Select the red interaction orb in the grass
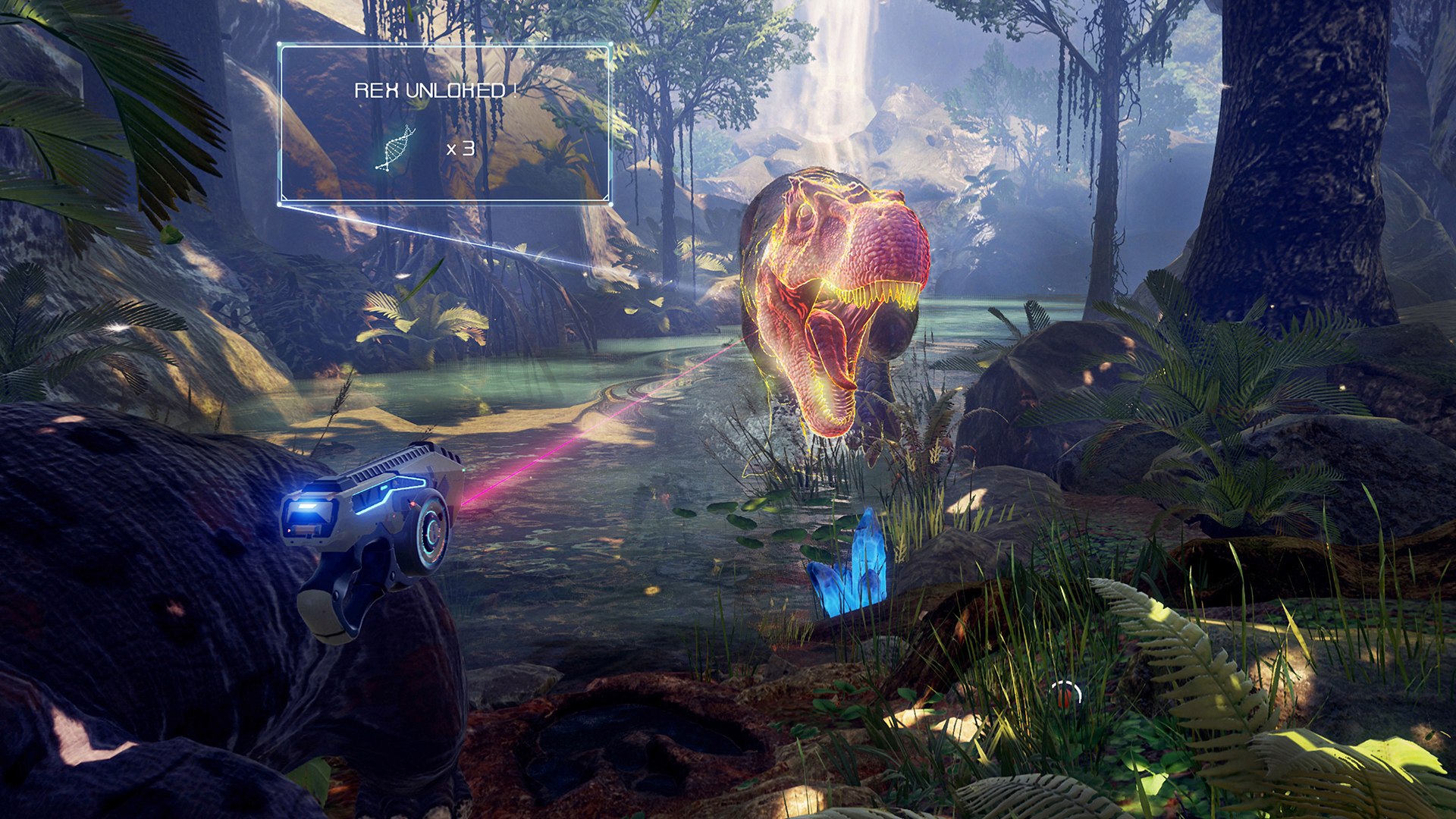The height and width of the screenshot is (819, 1456). [1063, 698]
